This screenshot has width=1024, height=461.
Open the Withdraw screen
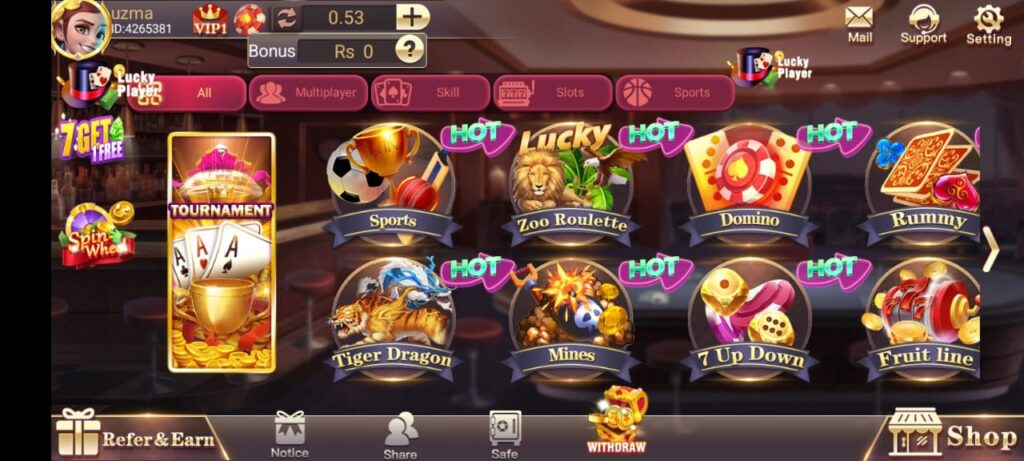616,420
